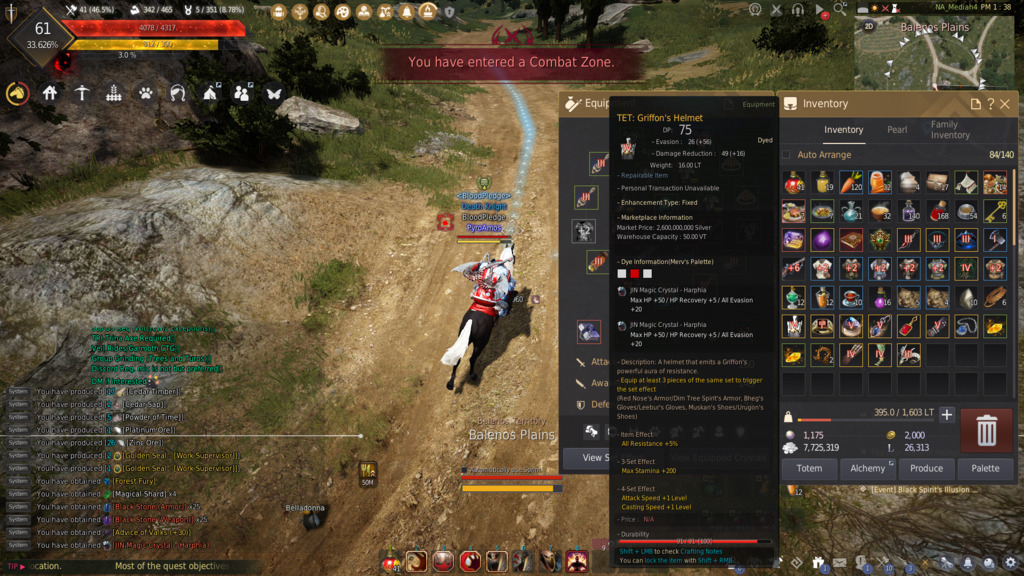The height and width of the screenshot is (576, 1024).
Task: Toggle the minimap 2D view button
Action: point(869,26)
